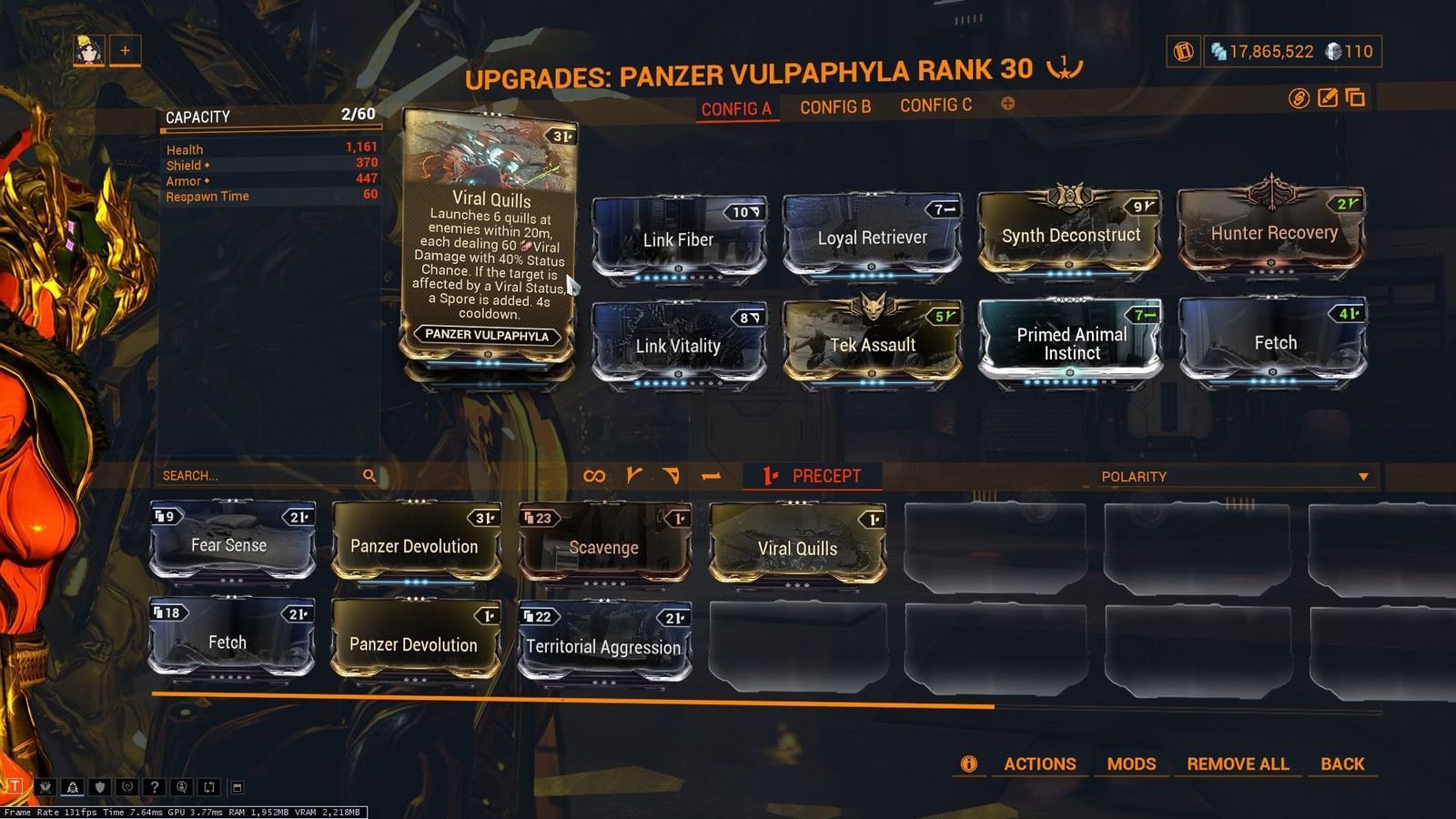
Task: Expand options with the plus next to Config C
Action: click(x=1006, y=105)
